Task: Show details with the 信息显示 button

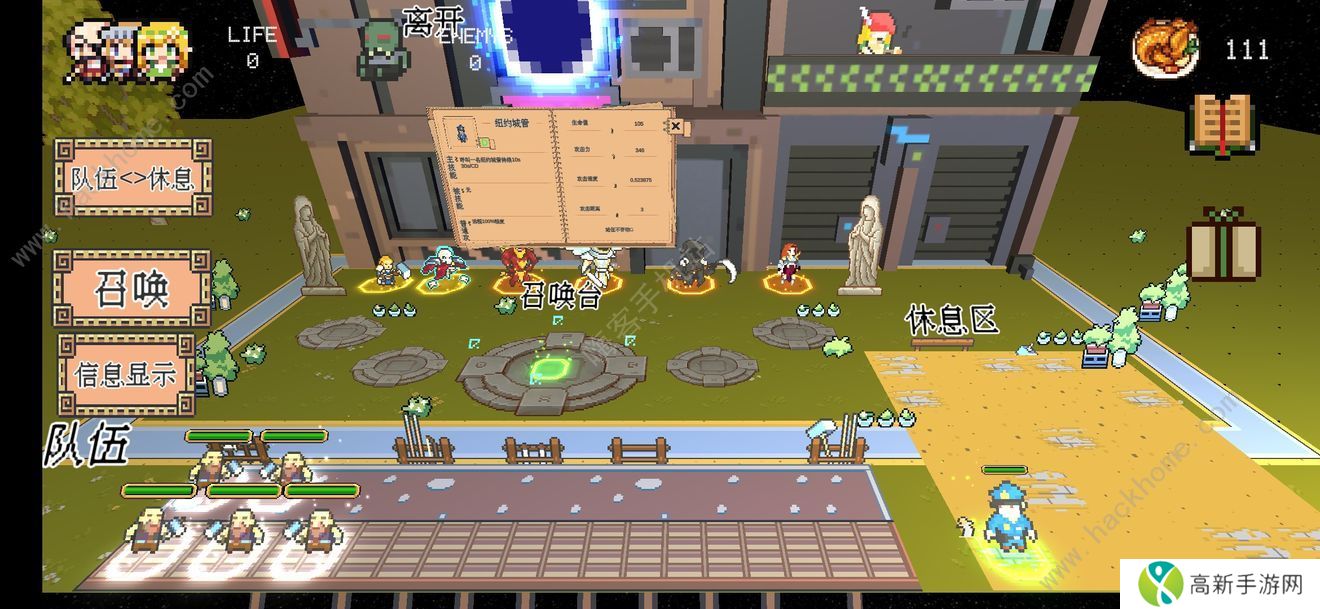Action: coord(126,373)
